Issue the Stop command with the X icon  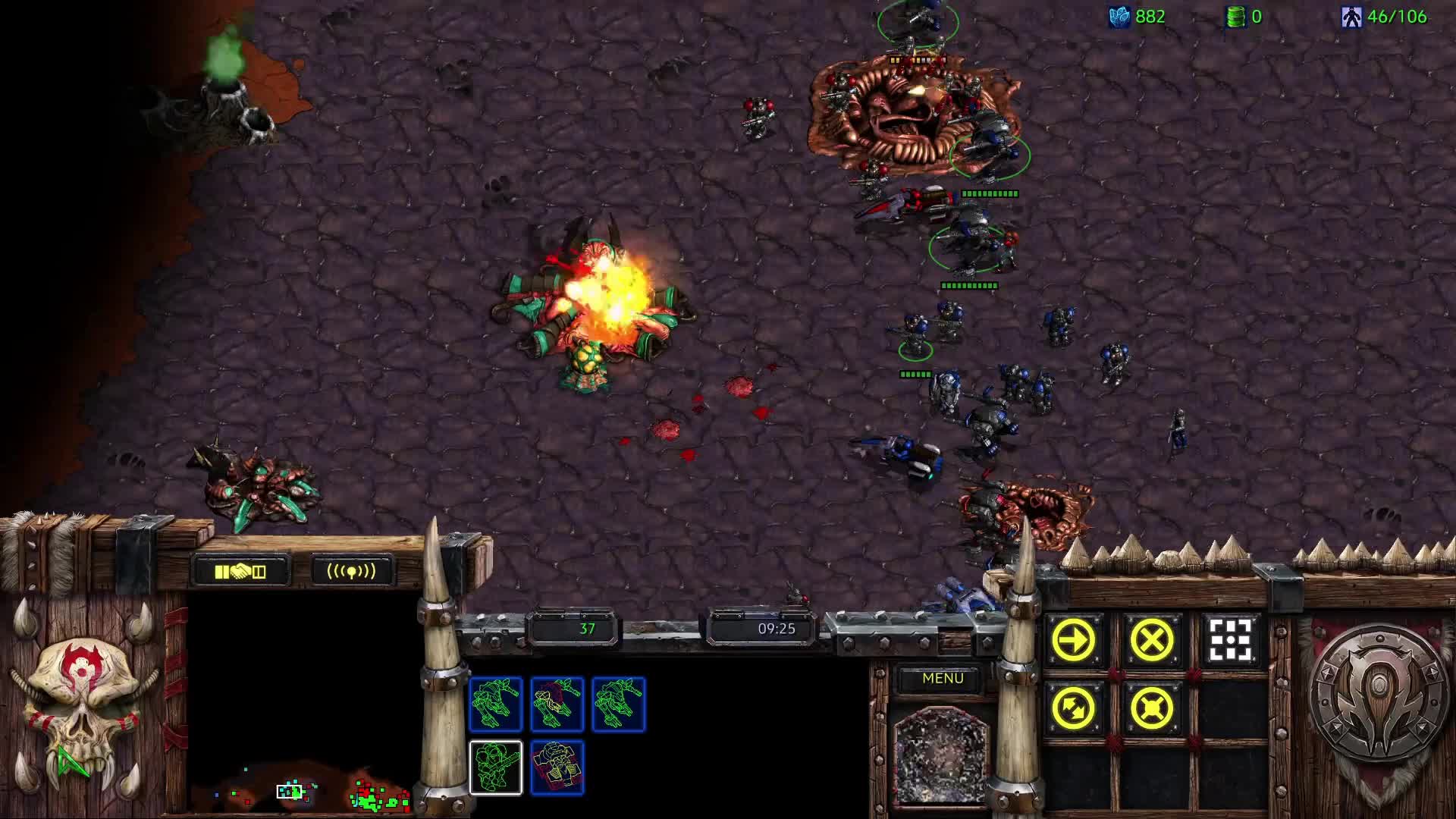pyautogui.click(x=1150, y=639)
